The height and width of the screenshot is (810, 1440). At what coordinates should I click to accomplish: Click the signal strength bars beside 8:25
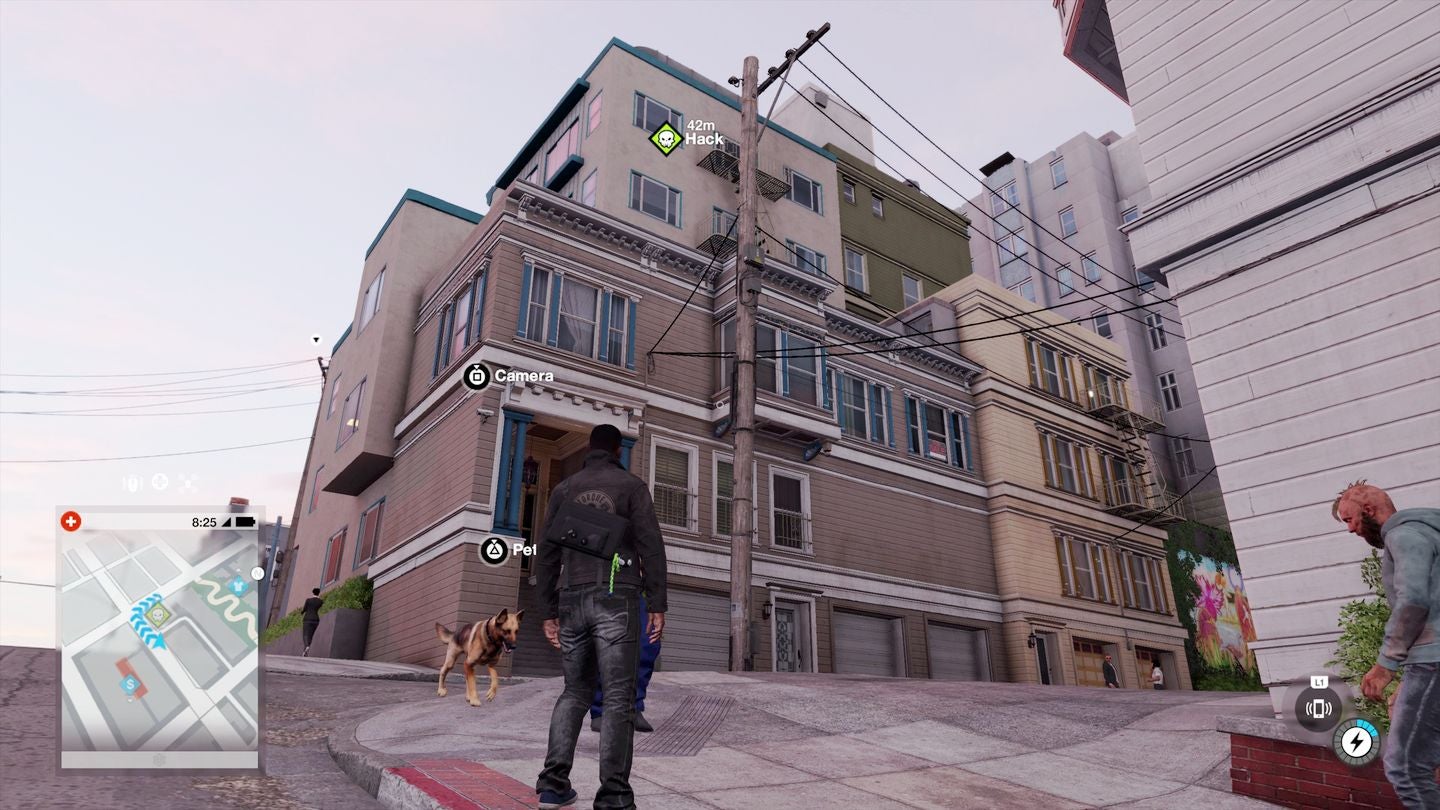click(x=225, y=521)
